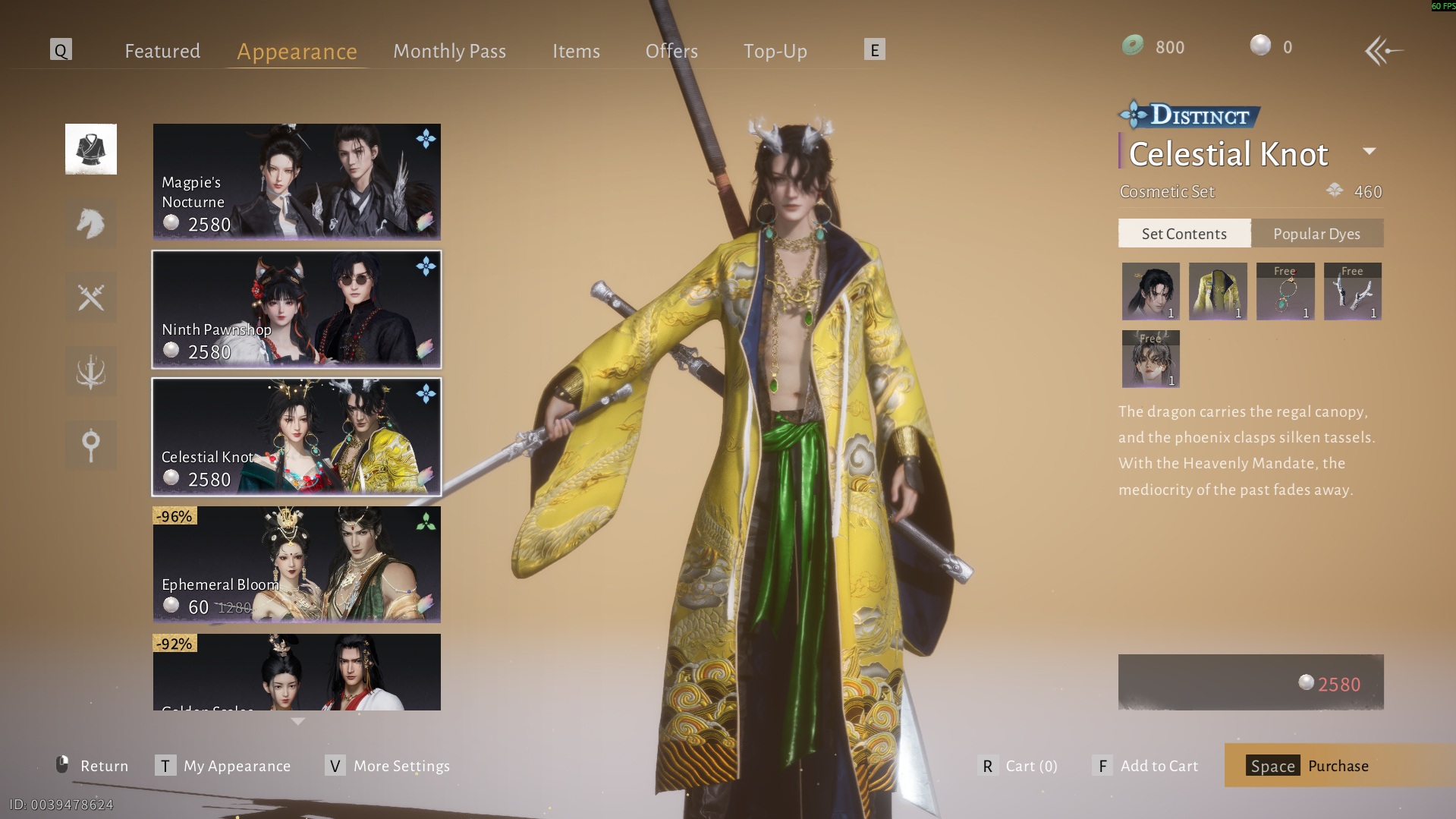Add Celestial Knot to cart
1456x819 pixels.
(x=1159, y=766)
